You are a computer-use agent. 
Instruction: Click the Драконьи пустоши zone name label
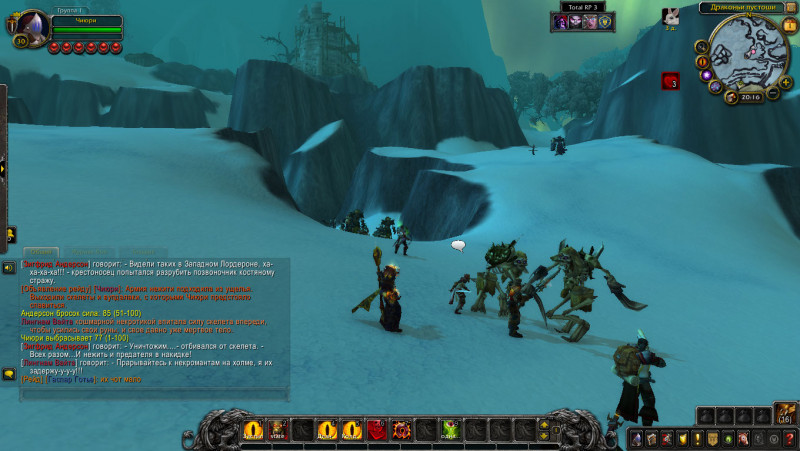[x=742, y=7]
